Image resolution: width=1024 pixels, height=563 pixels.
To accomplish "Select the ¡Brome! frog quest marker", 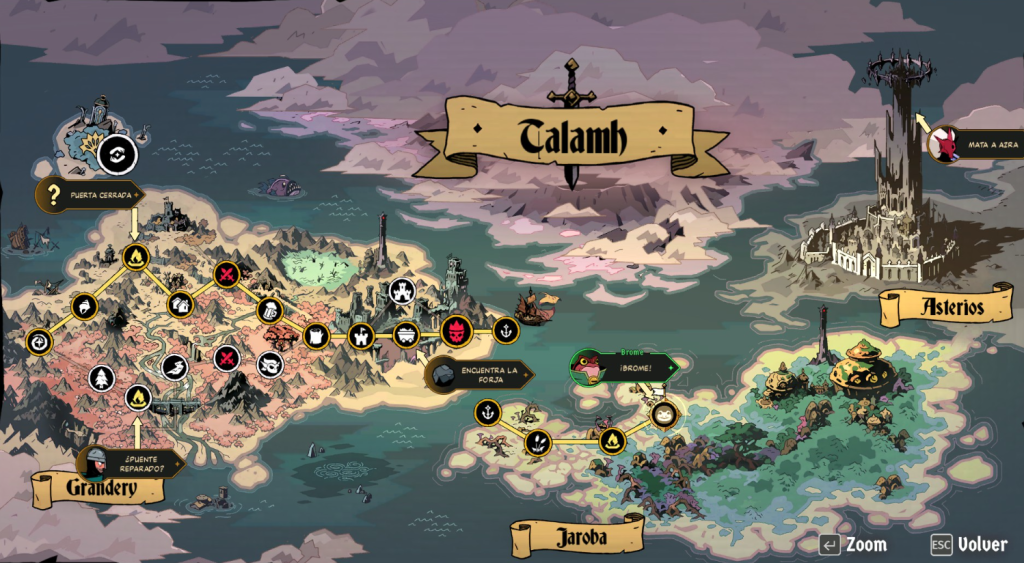I will tap(622, 368).
